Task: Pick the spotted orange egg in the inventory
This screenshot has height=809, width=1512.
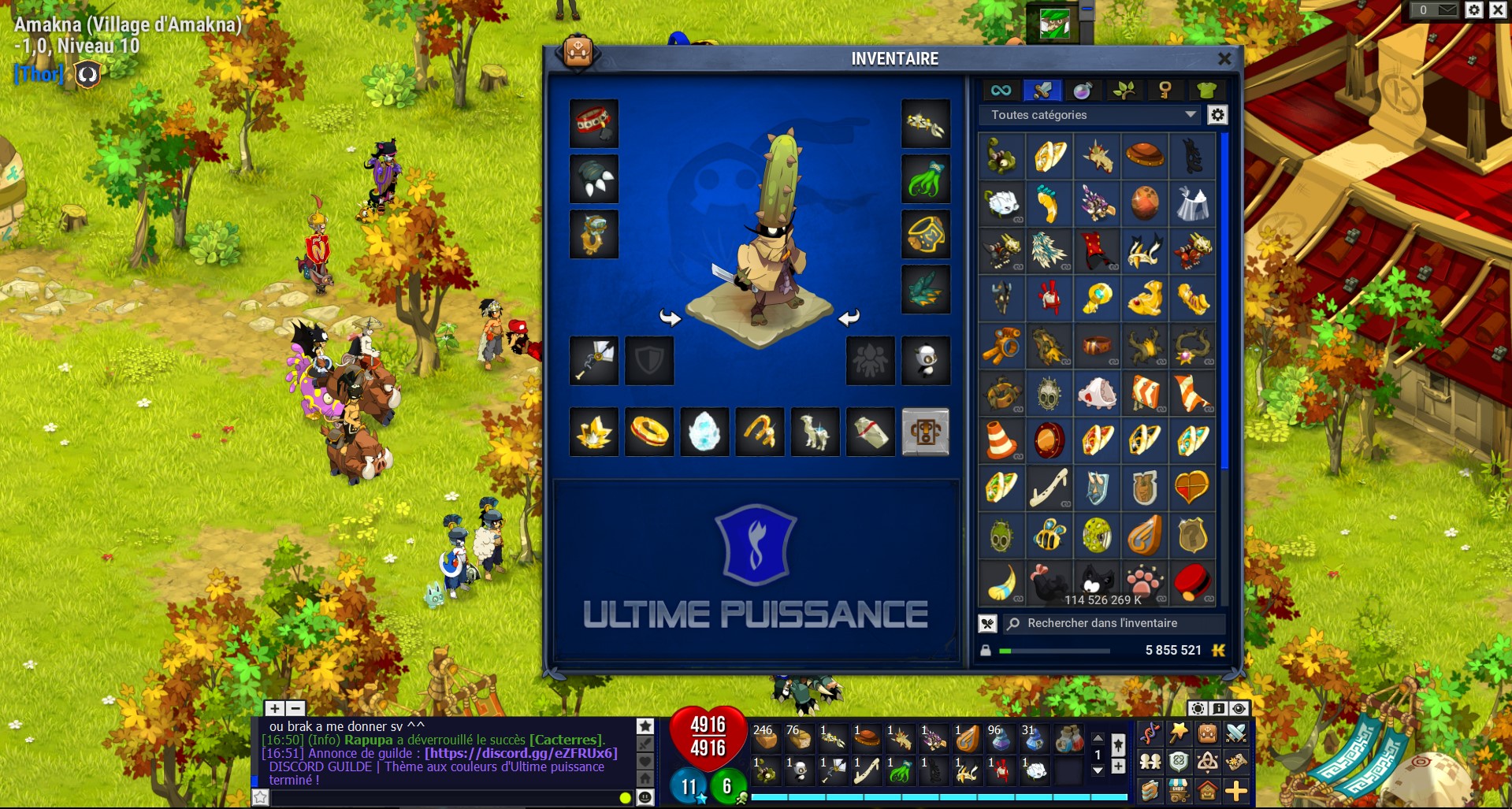Action: [x=1144, y=204]
